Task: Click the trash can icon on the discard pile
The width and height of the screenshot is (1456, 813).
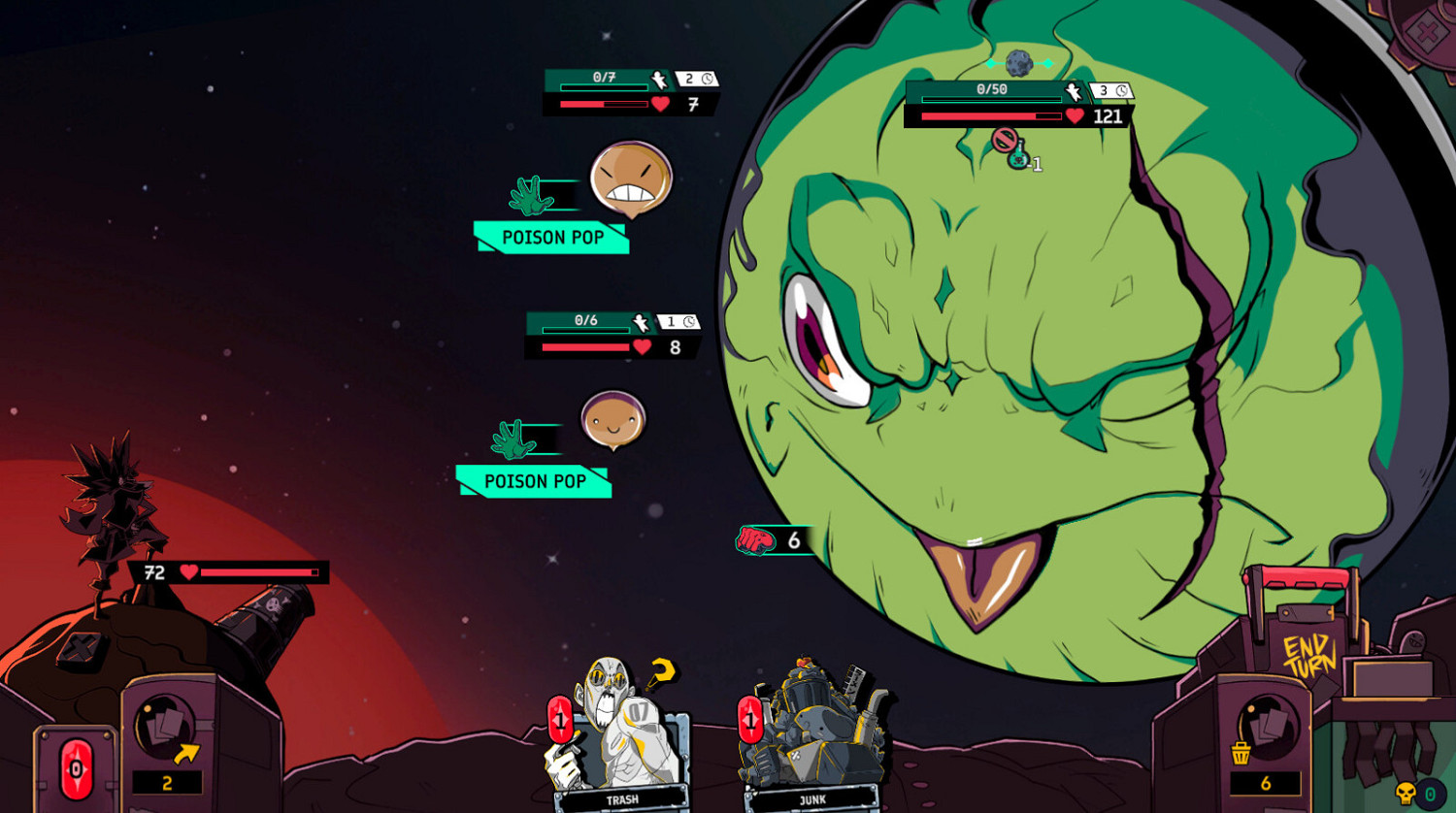Action: click(x=1240, y=754)
